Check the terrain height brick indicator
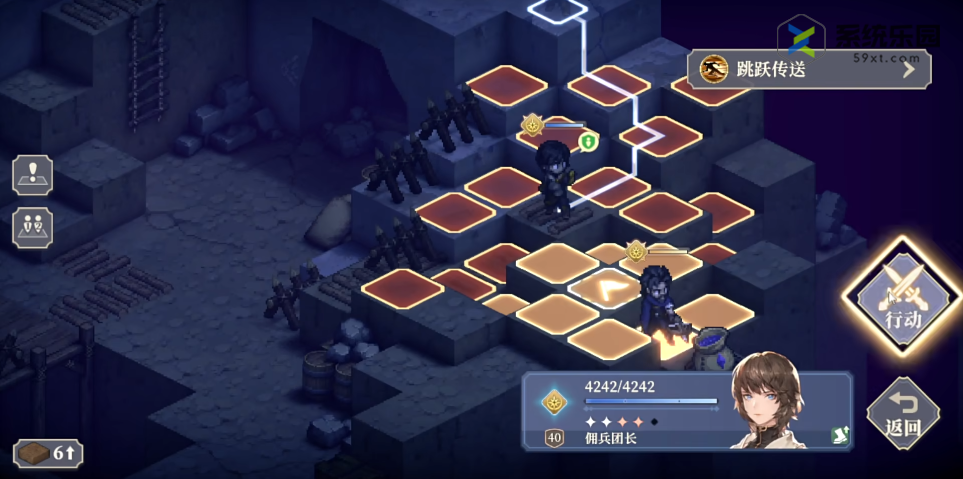The image size is (963, 479). click(x=48, y=453)
